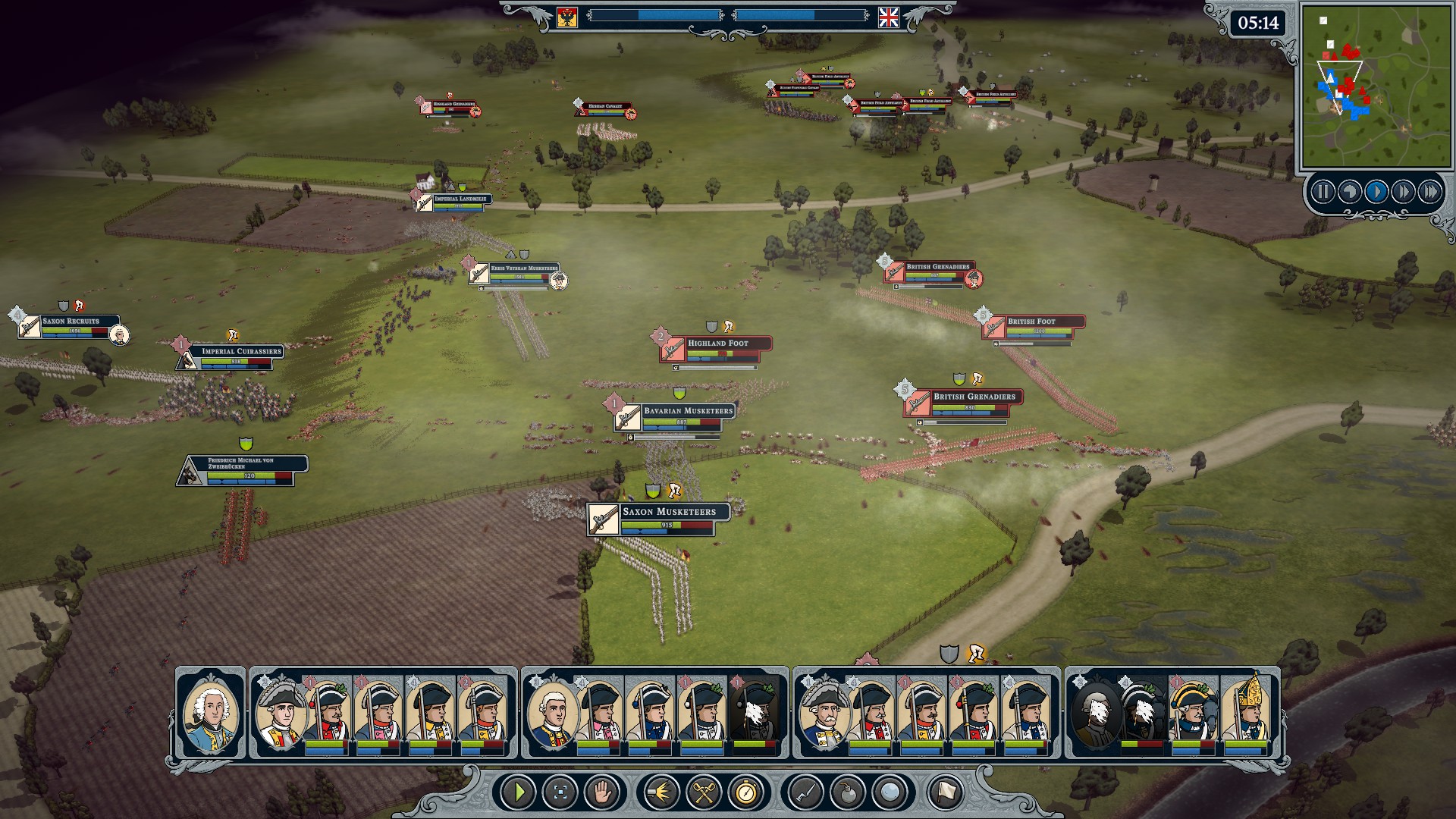Toggle the musket fire order
Viewport: 1456px width, 819px height.
(661, 793)
